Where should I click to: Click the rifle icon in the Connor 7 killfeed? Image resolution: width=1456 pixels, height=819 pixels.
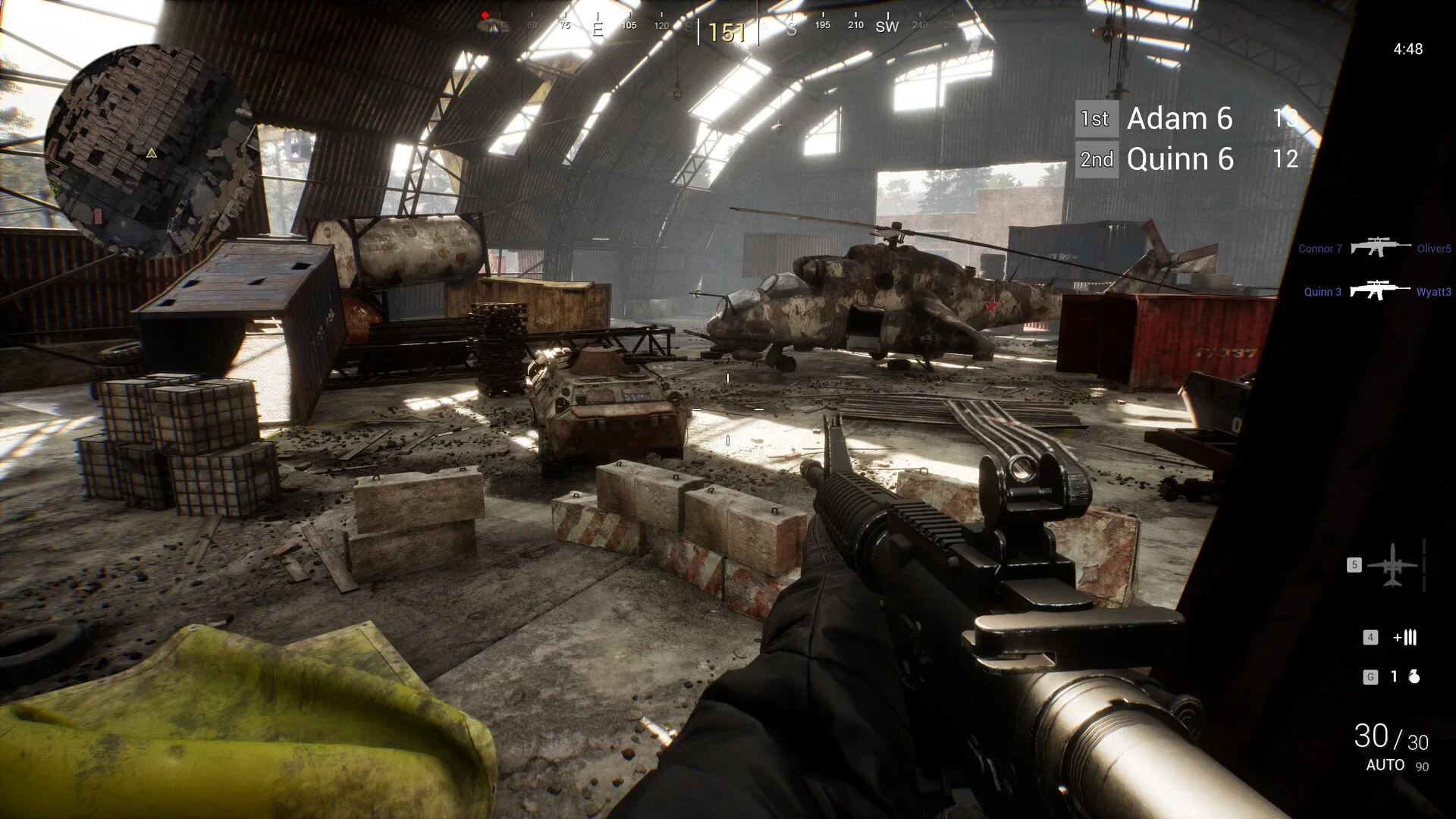1380,248
